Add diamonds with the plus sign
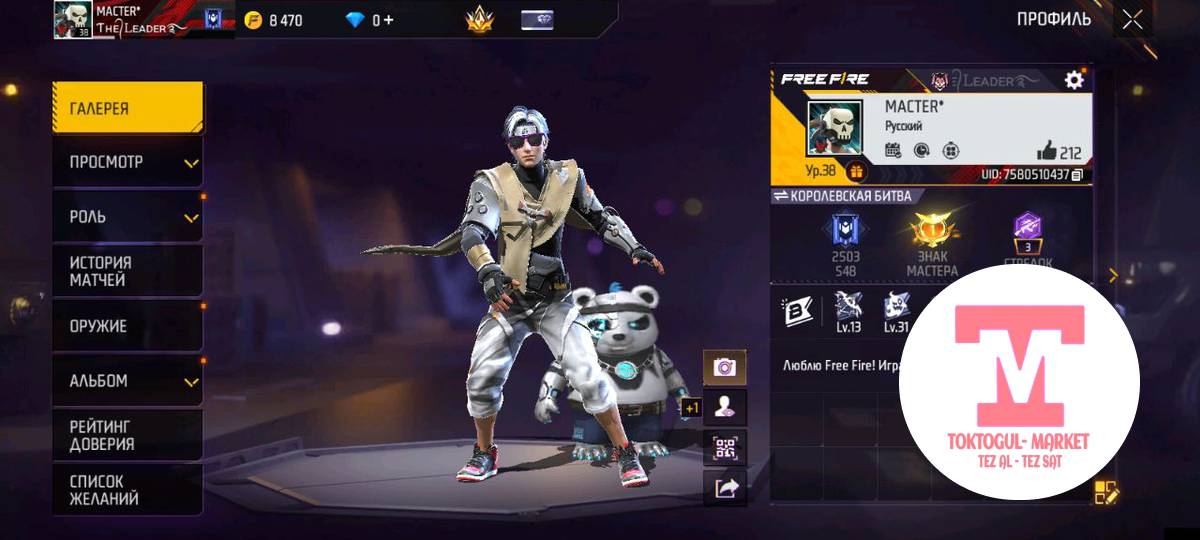Image resolution: width=1200 pixels, height=540 pixels. [x=388, y=20]
